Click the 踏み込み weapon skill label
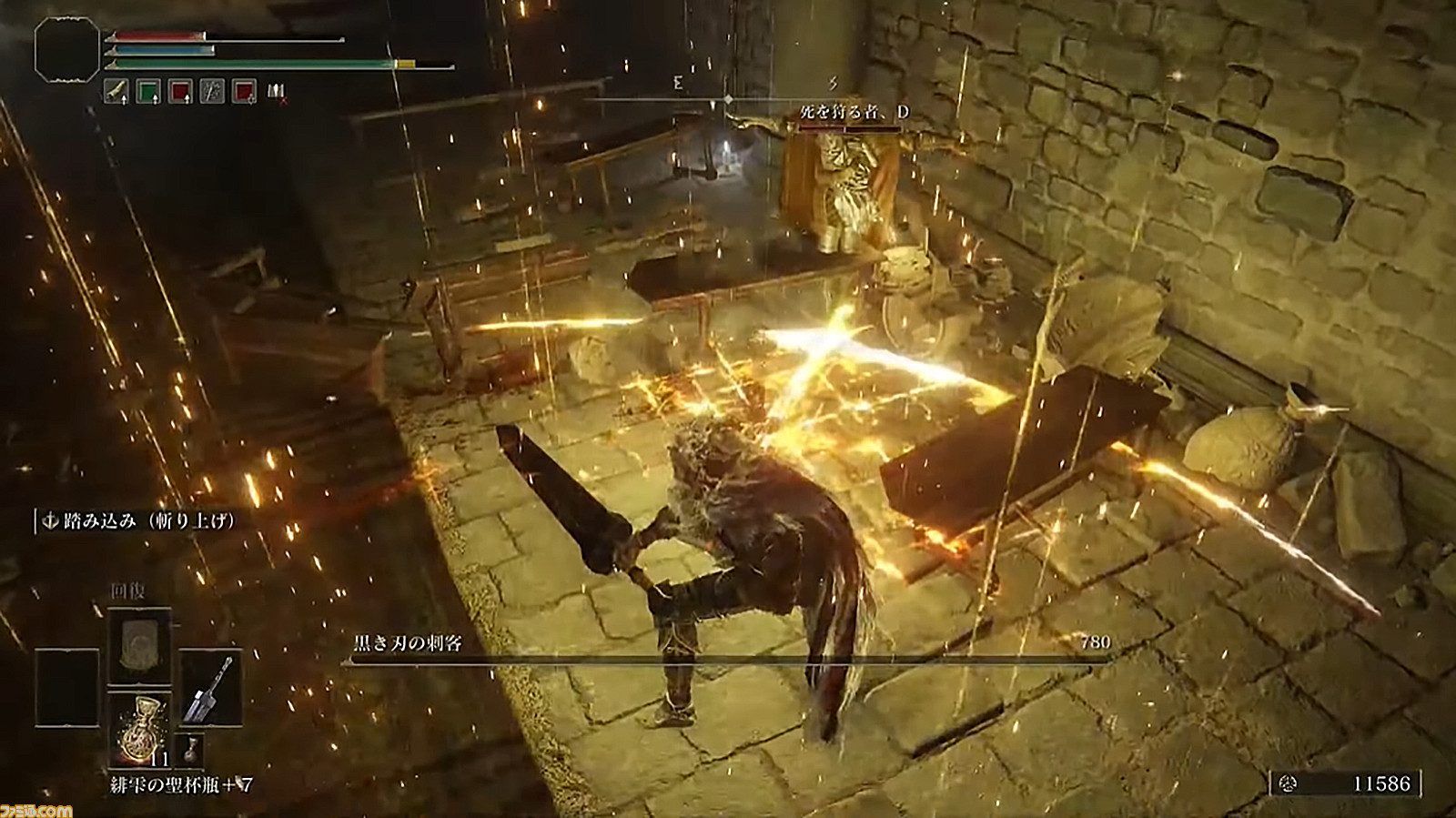Image resolution: width=1456 pixels, height=818 pixels. [x=139, y=520]
